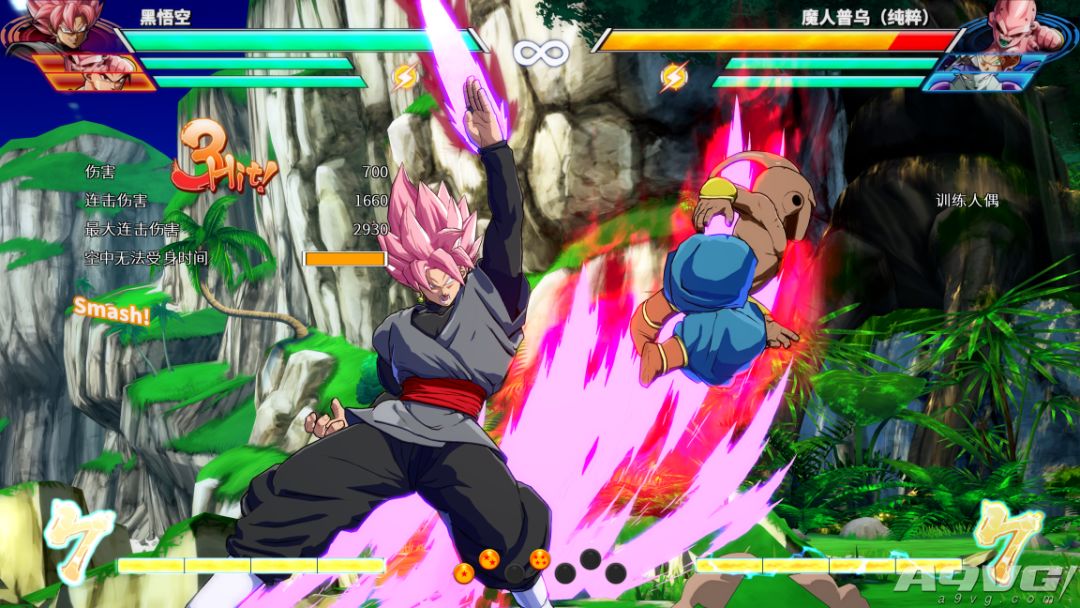Activate the Sparking lightning icon beside Goku Black's bars
Image resolution: width=1080 pixels, height=608 pixels.
[405, 76]
